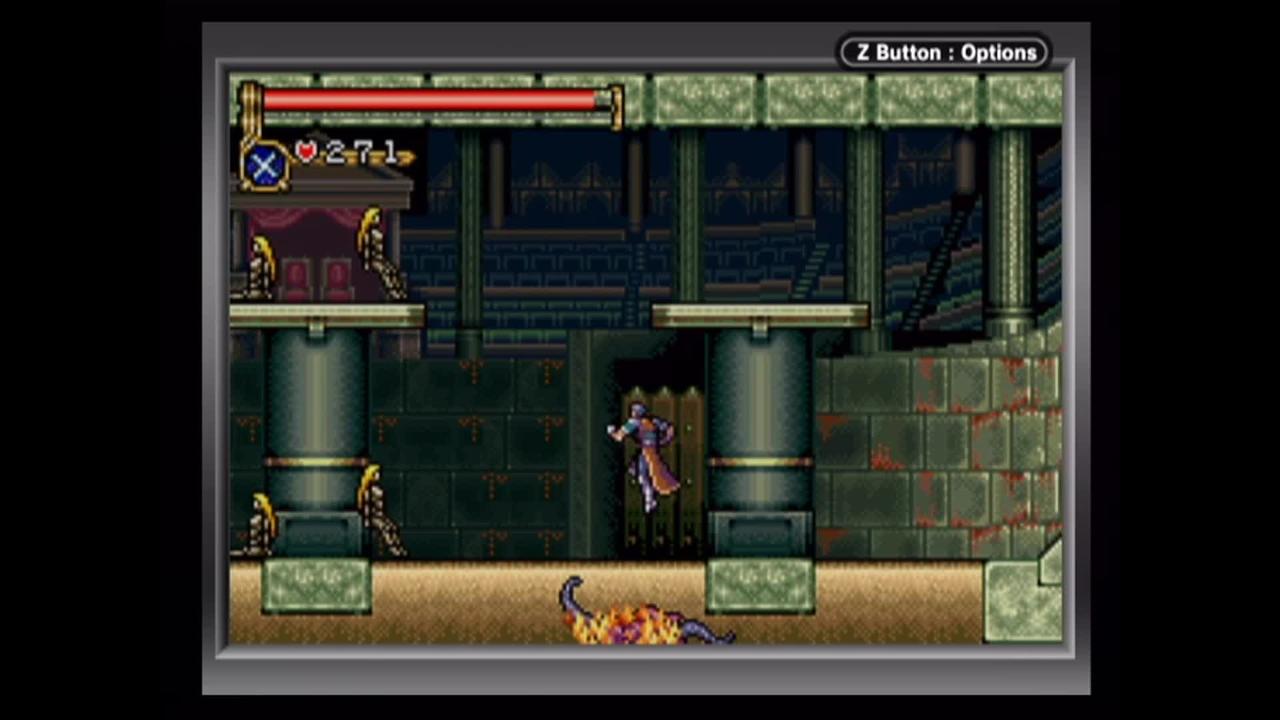The width and height of the screenshot is (1280, 720).
Task: Click the blue X button HUD emblem
Action: pyautogui.click(x=264, y=165)
